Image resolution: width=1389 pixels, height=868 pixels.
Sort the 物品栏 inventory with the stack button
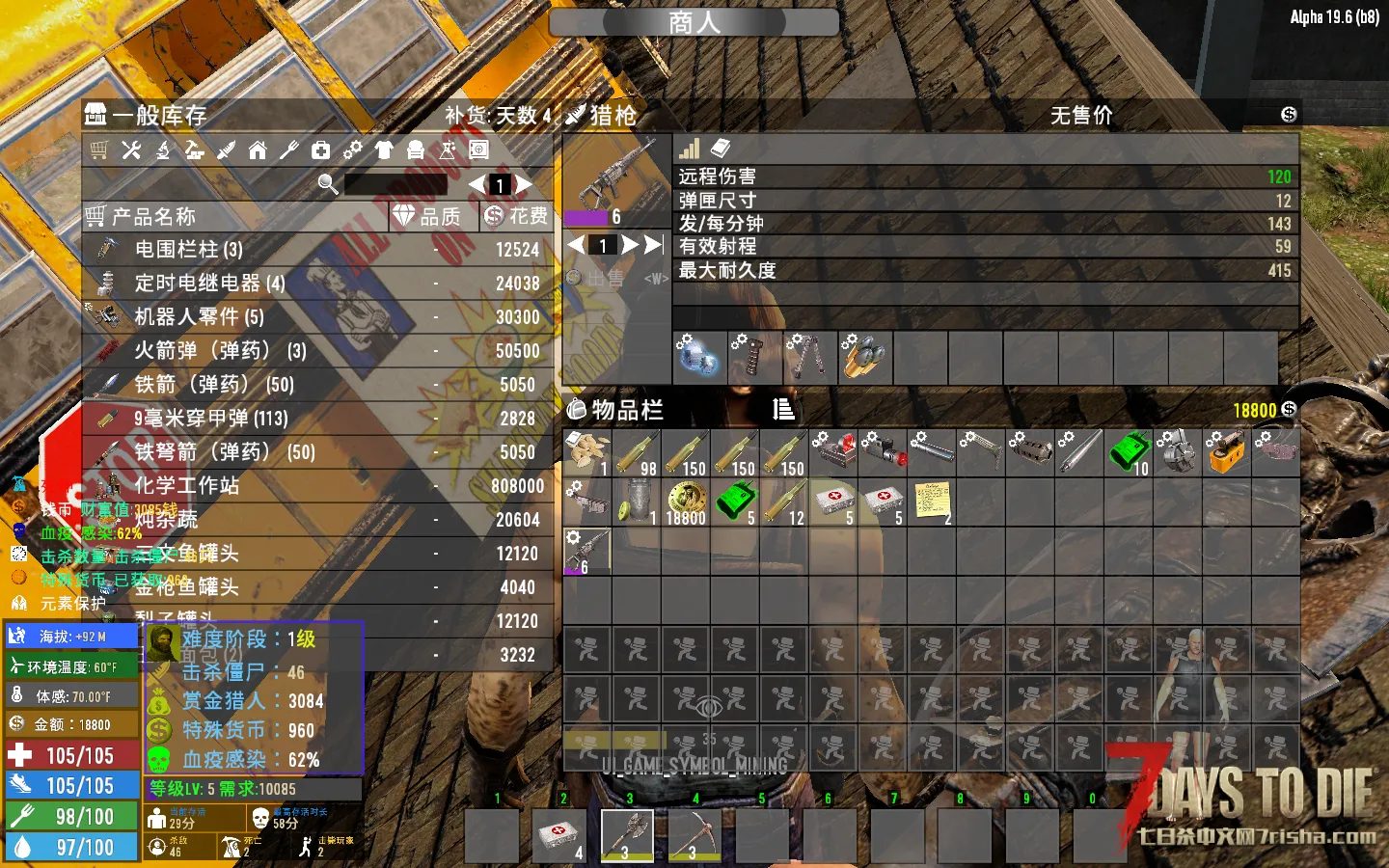click(783, 410)
